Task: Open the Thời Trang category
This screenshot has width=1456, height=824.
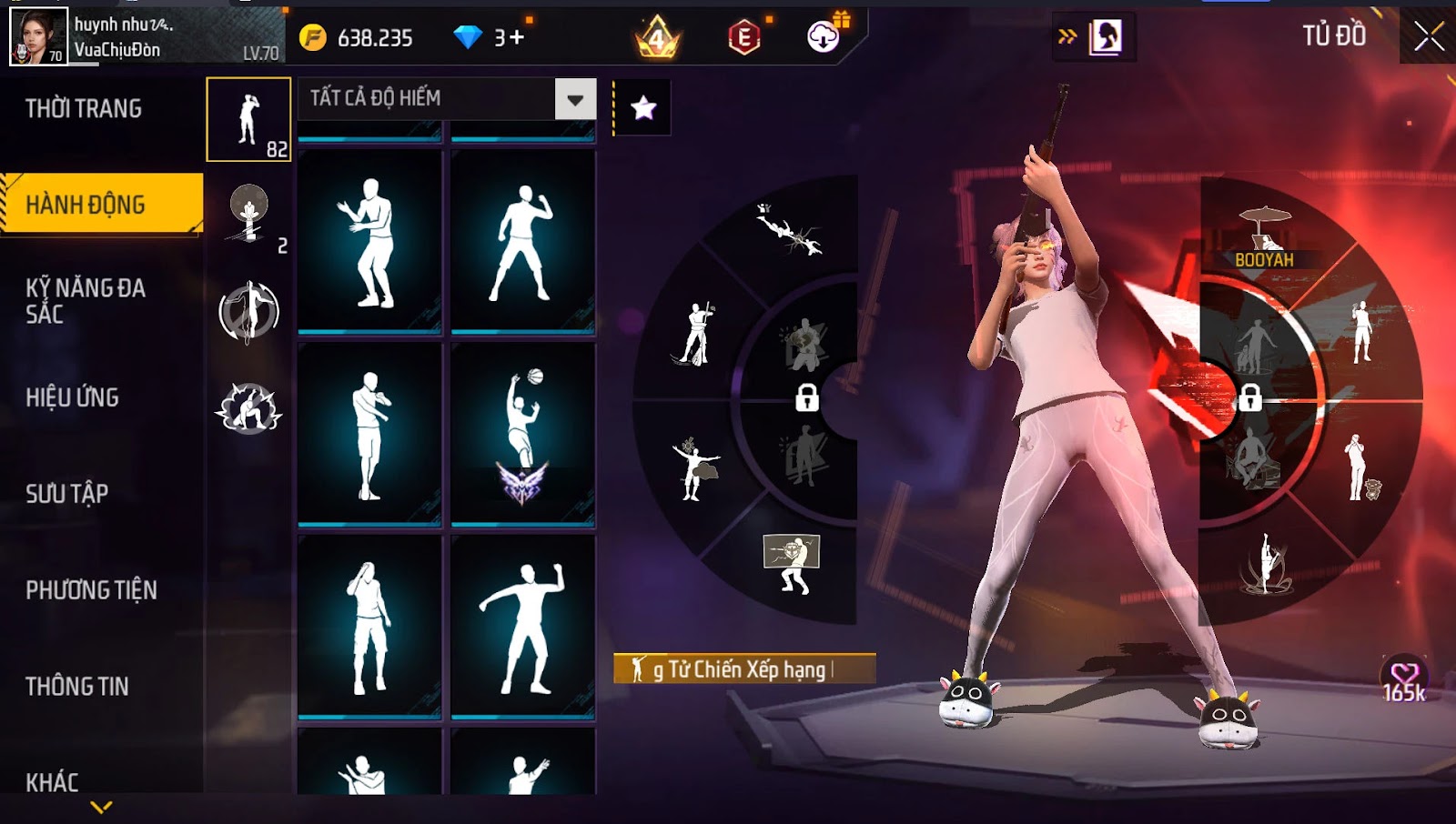Action: point(84,109)
